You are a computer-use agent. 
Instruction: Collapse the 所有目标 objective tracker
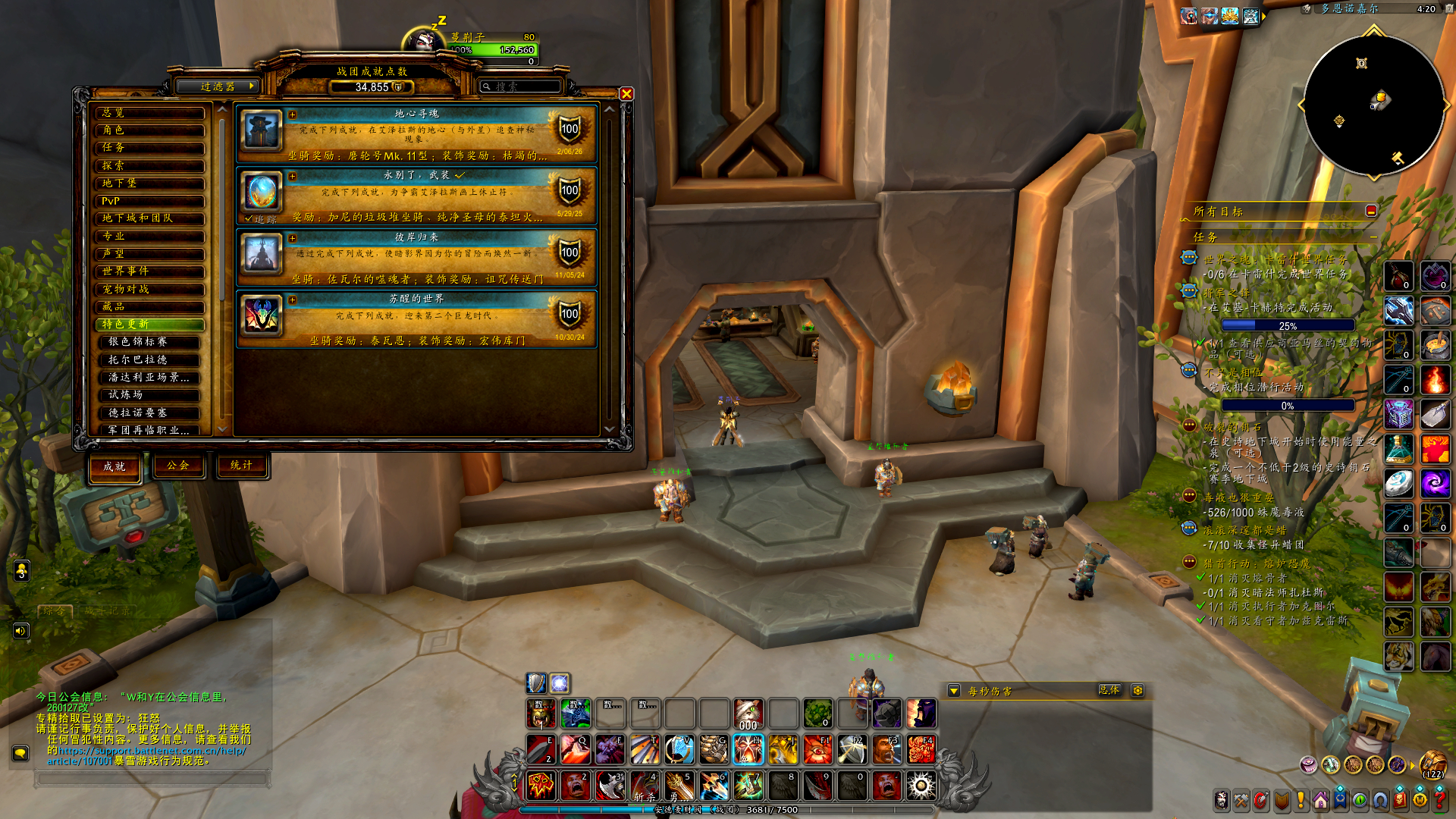click(x=1371, y=211)
